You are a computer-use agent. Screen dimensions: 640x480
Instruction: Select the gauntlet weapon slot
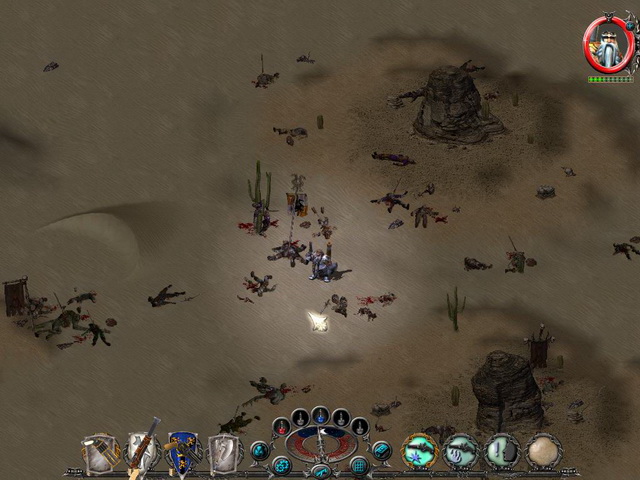pyautogui.click(x=100, y=452)
